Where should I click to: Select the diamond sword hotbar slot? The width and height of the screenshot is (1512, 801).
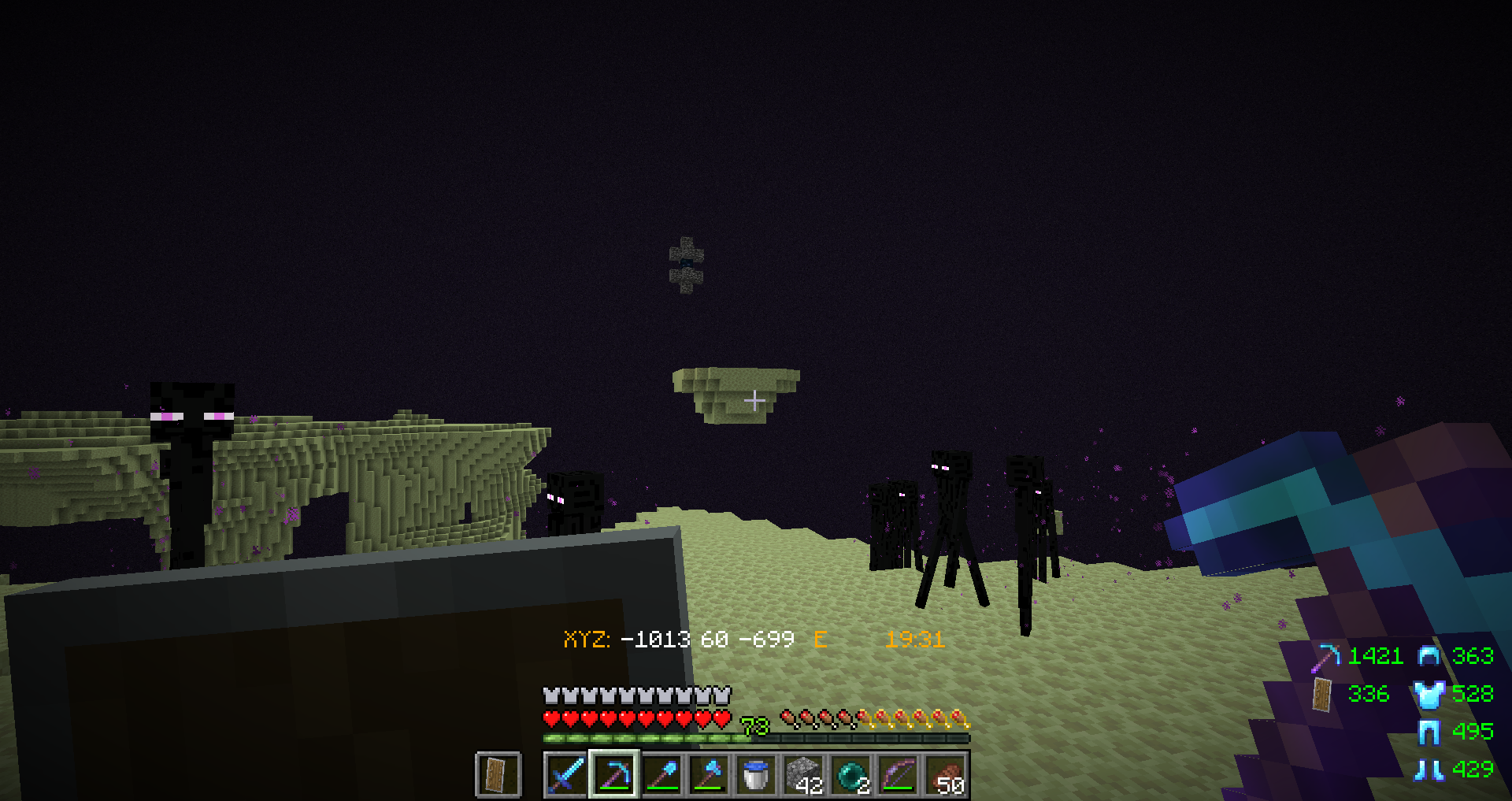(x=566, y=775)
